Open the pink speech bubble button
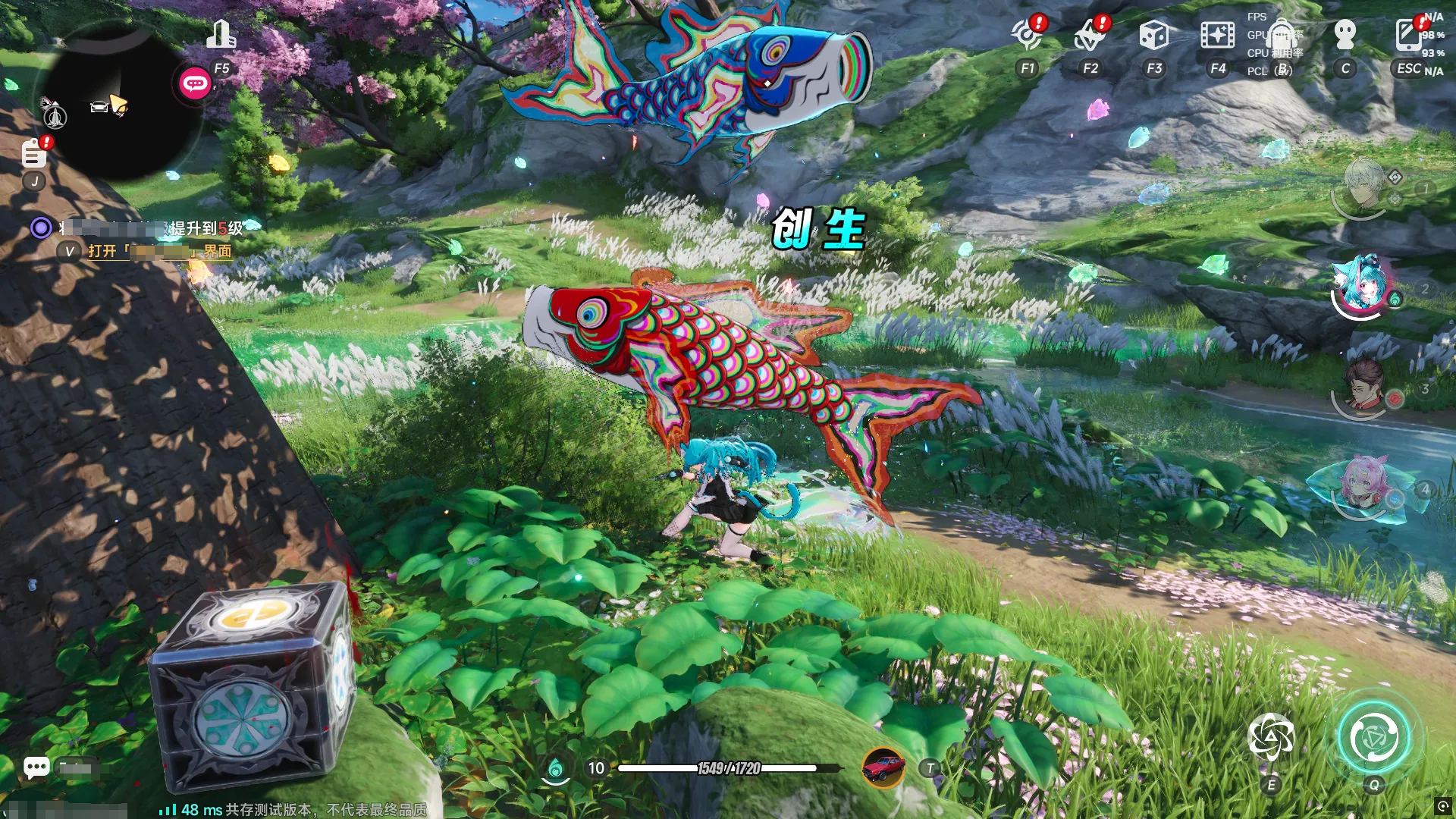The width and height of the screenshot is (1456, 819). tap(195, 83)
